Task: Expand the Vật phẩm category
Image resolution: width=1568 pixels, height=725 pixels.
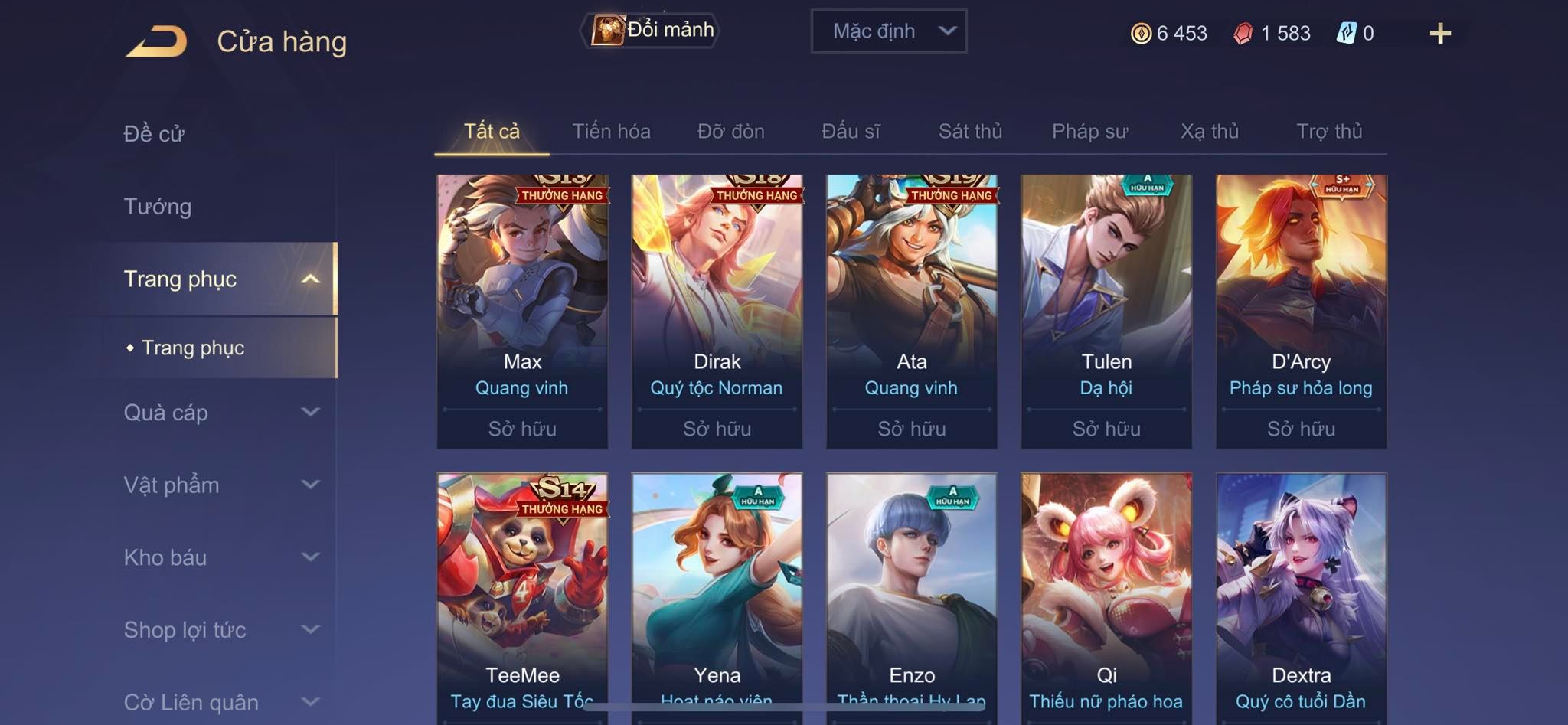Action: tap(220, 485)
